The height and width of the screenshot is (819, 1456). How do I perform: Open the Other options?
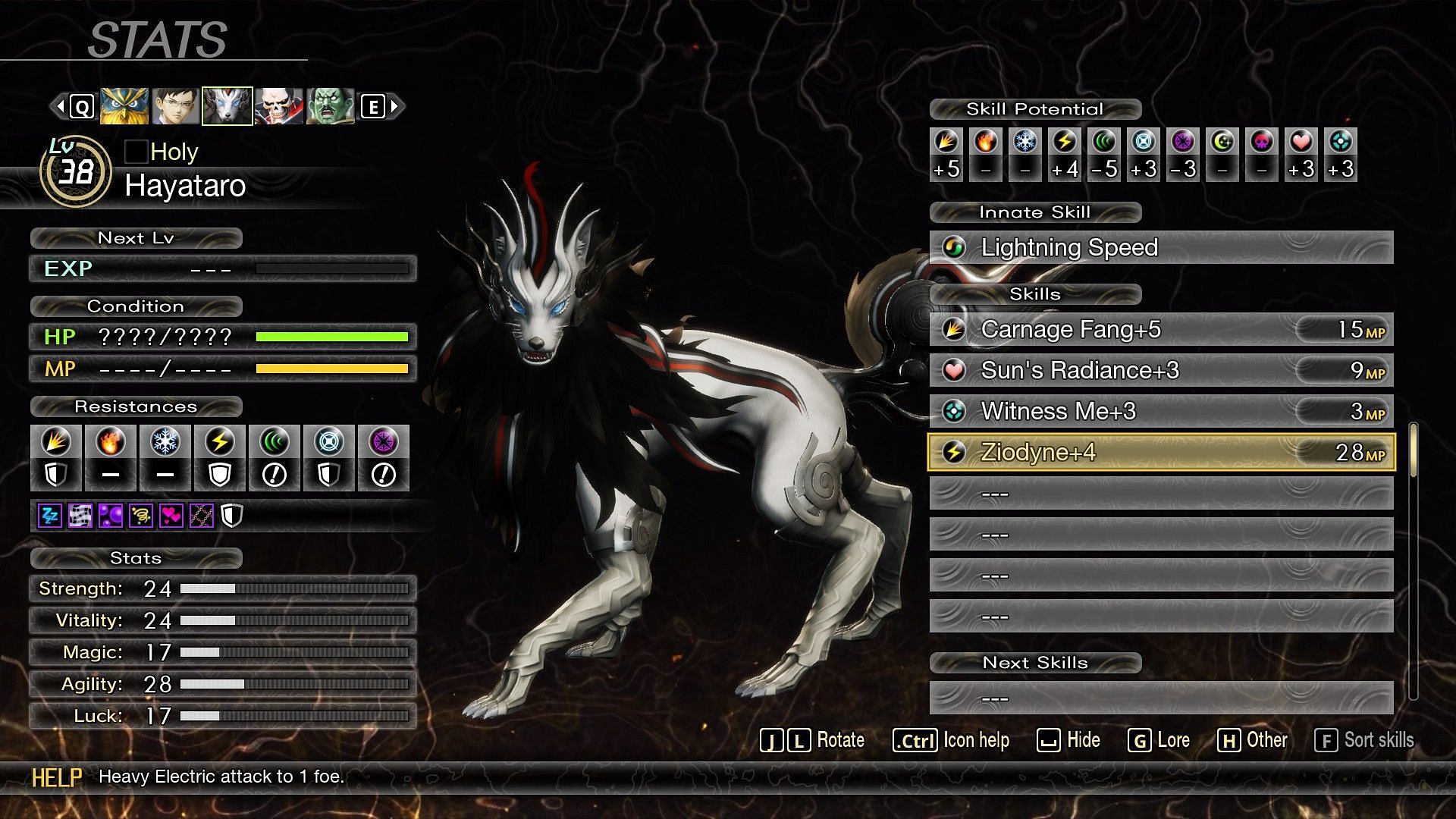(x=1253, y=740)
